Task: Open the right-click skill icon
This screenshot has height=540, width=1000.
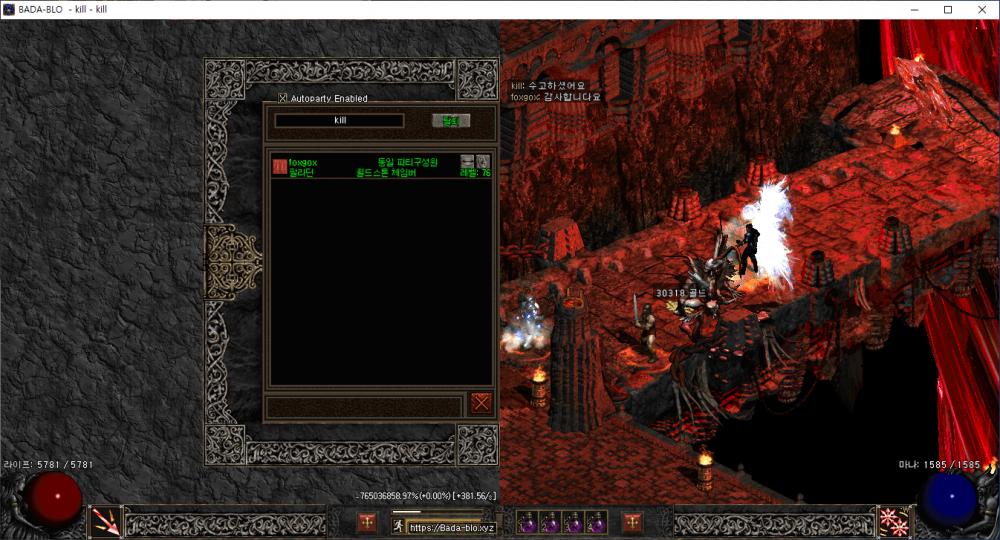Action: click(892, 520)
